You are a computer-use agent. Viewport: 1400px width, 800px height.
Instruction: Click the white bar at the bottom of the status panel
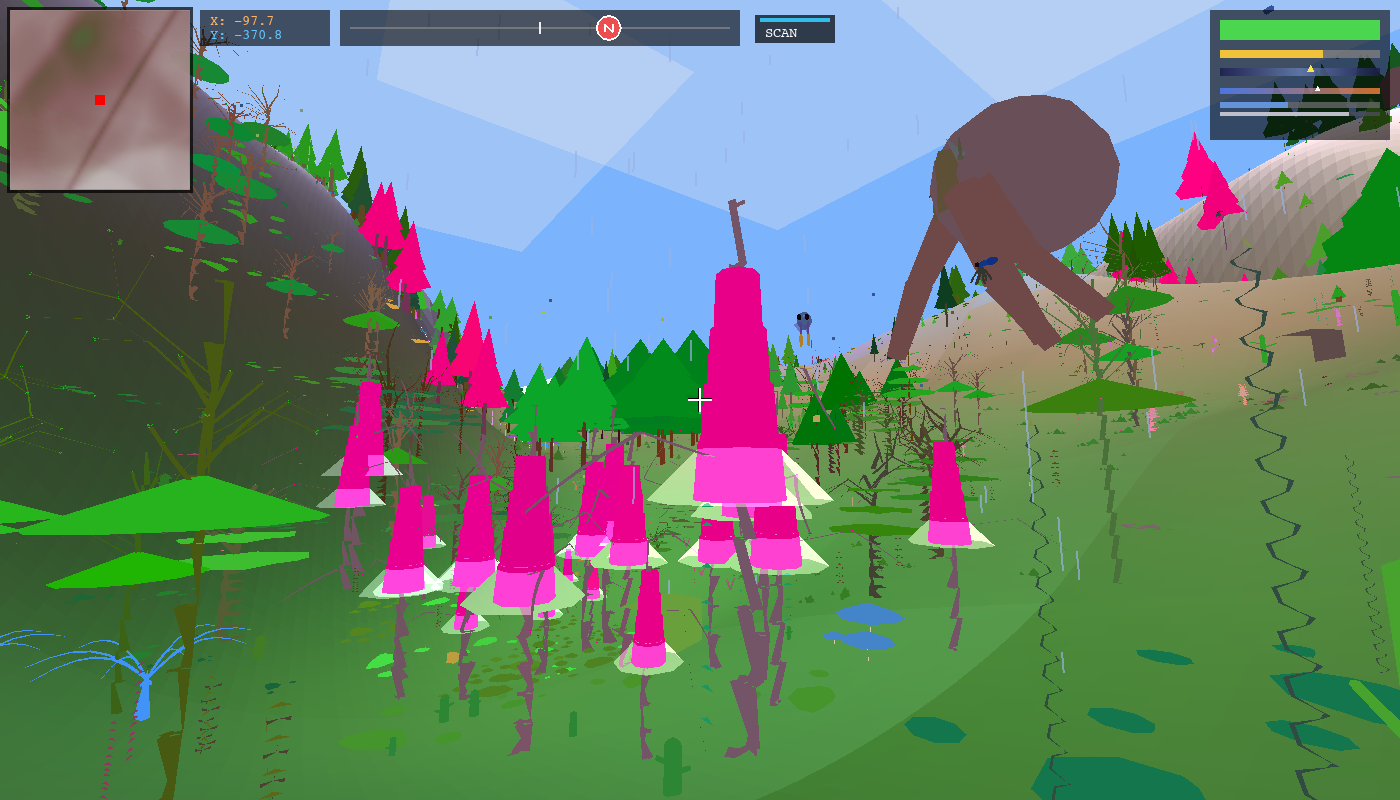1280,113
